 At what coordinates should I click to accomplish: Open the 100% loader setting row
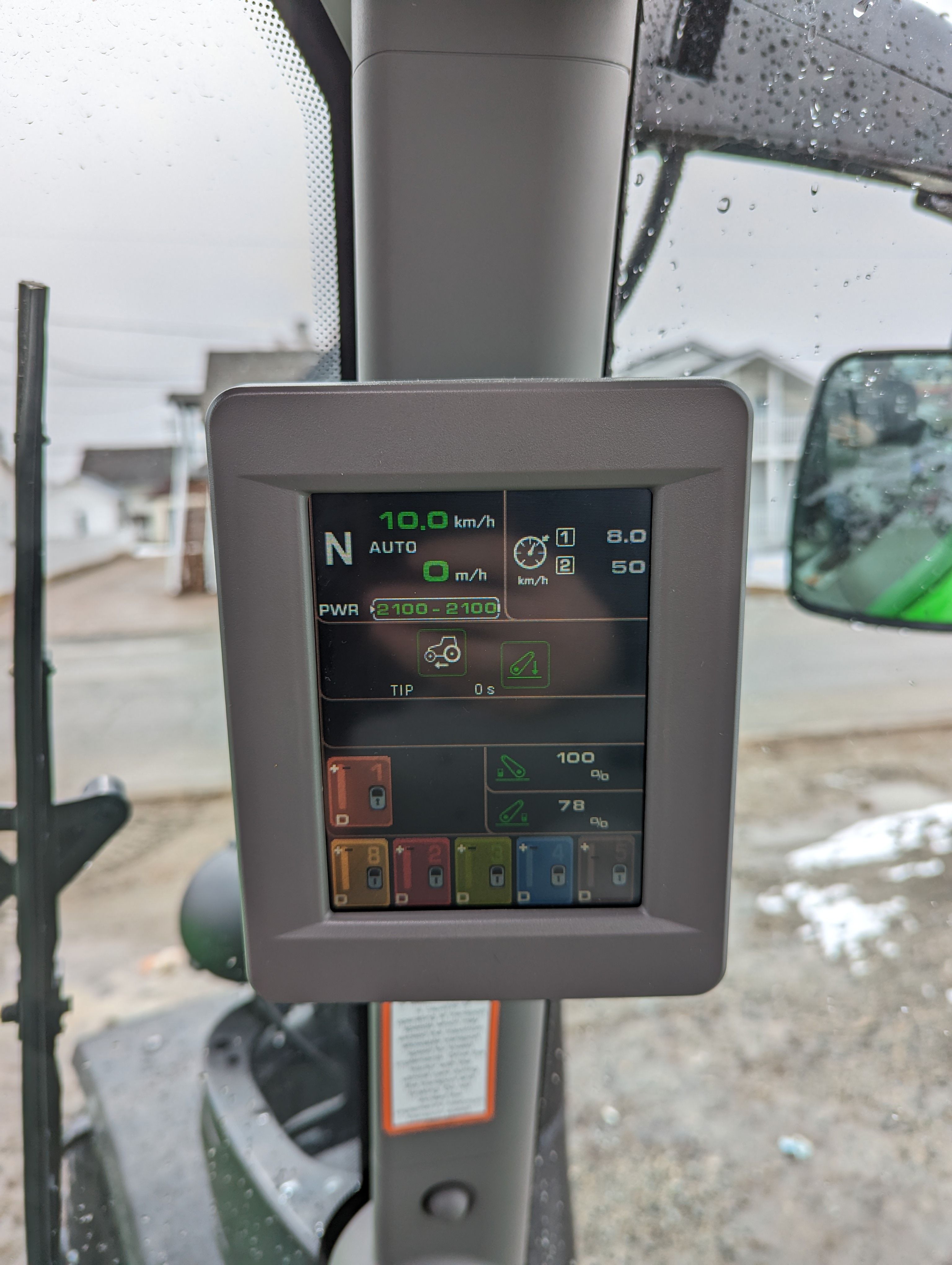pos(565,767)
